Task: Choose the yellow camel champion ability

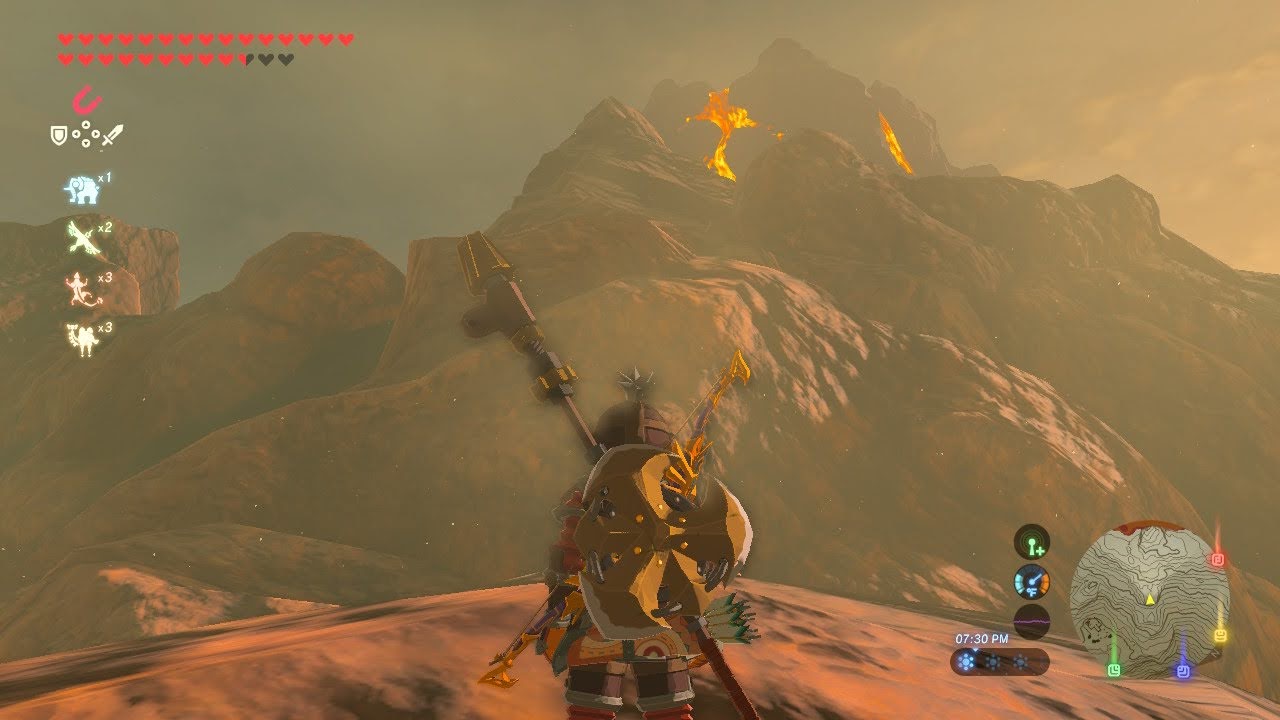Action: [80, 338]
